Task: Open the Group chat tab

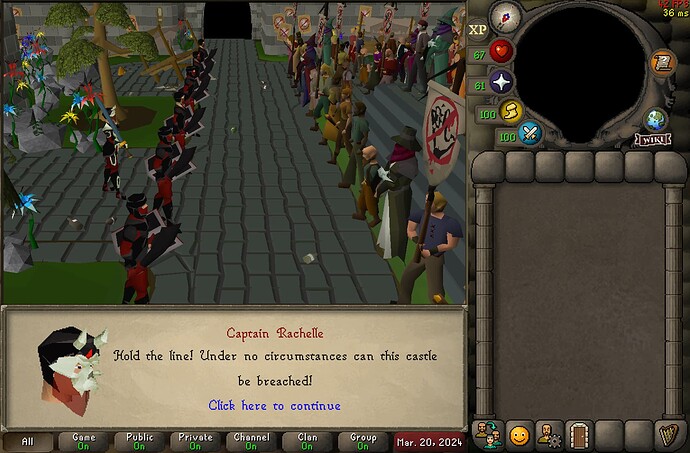Action: [363, 441]
